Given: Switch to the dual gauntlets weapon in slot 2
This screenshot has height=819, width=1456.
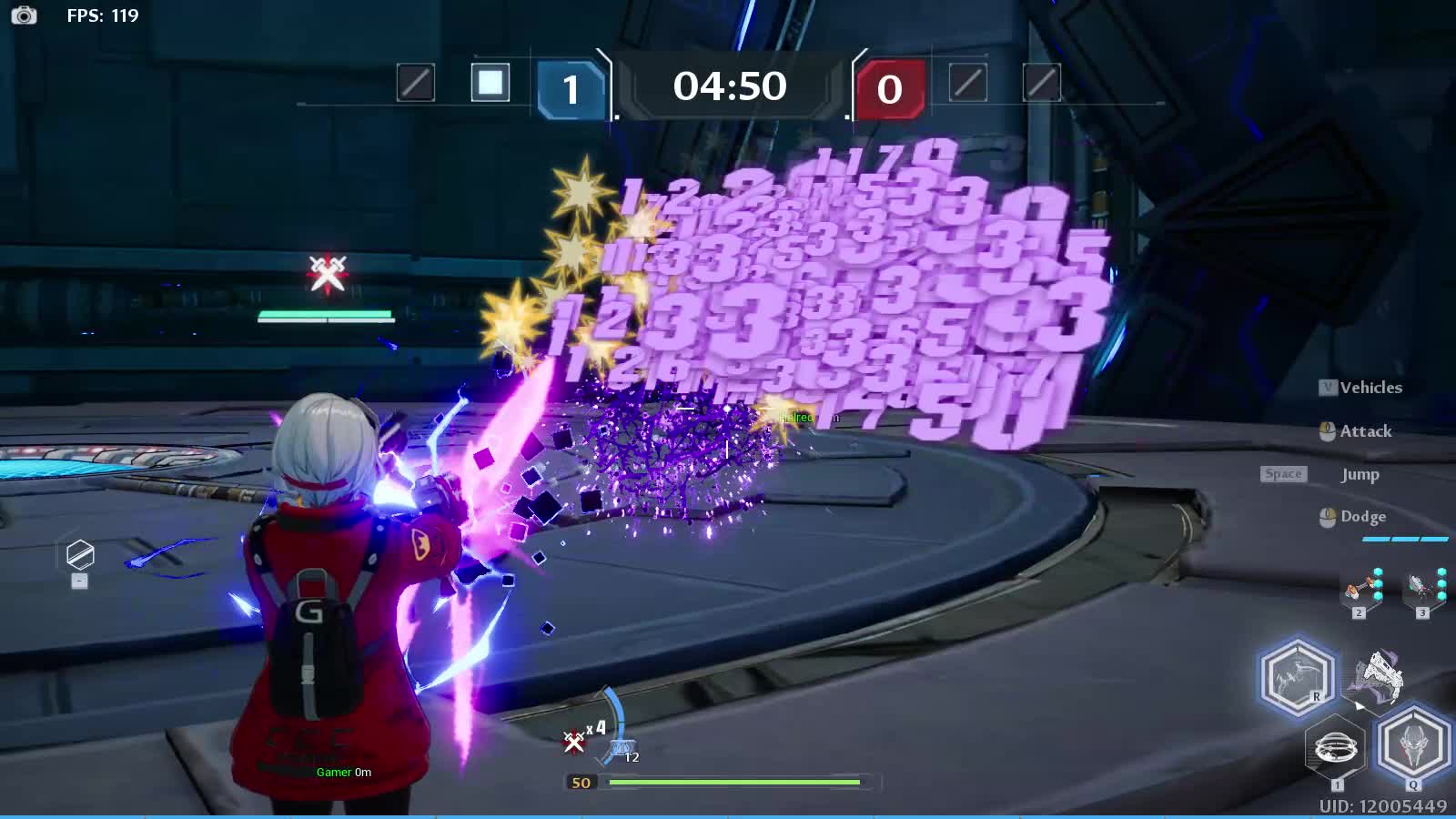Looking at the screenshot, I should pos(1360,590).
